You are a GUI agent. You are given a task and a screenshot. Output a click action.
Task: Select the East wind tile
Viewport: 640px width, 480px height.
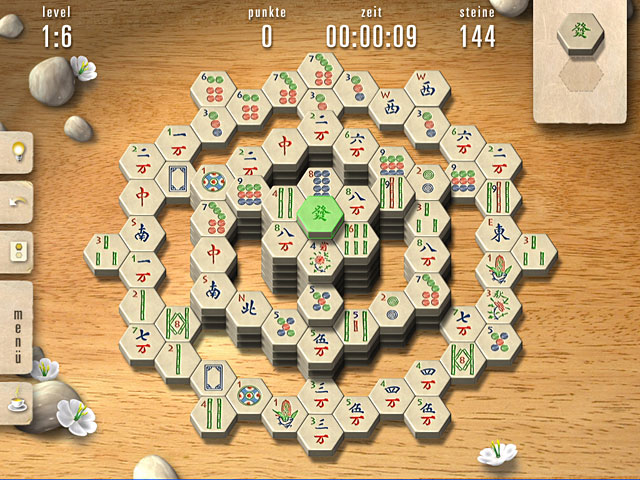click(497, 233)
